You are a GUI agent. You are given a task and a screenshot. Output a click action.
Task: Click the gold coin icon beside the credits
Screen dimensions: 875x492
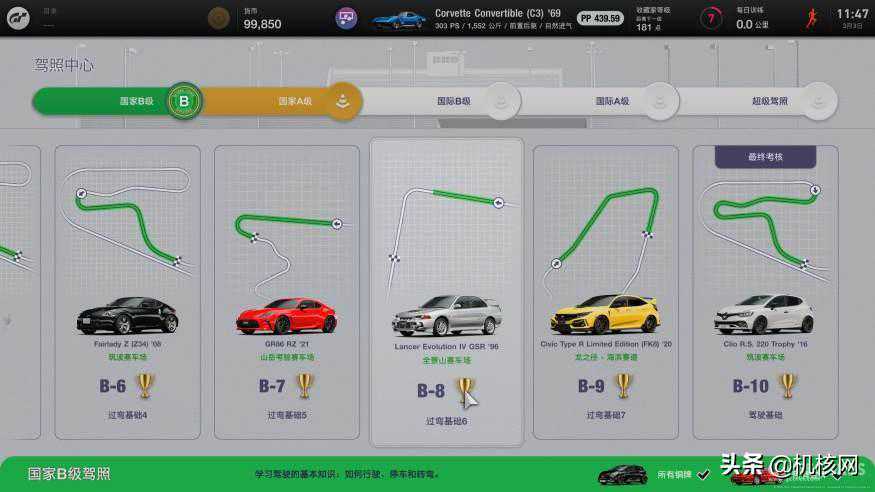point(218,19)
